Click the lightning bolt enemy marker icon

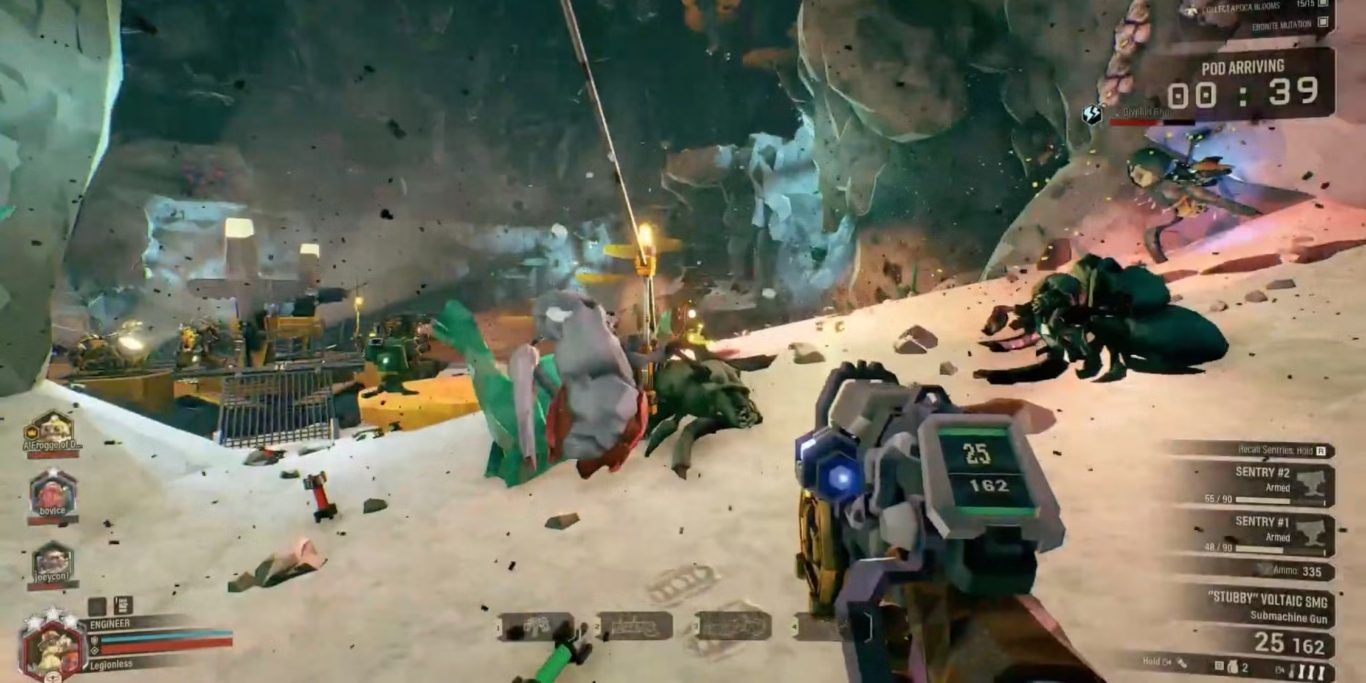pyautogui.click(x=1091, y=115)
